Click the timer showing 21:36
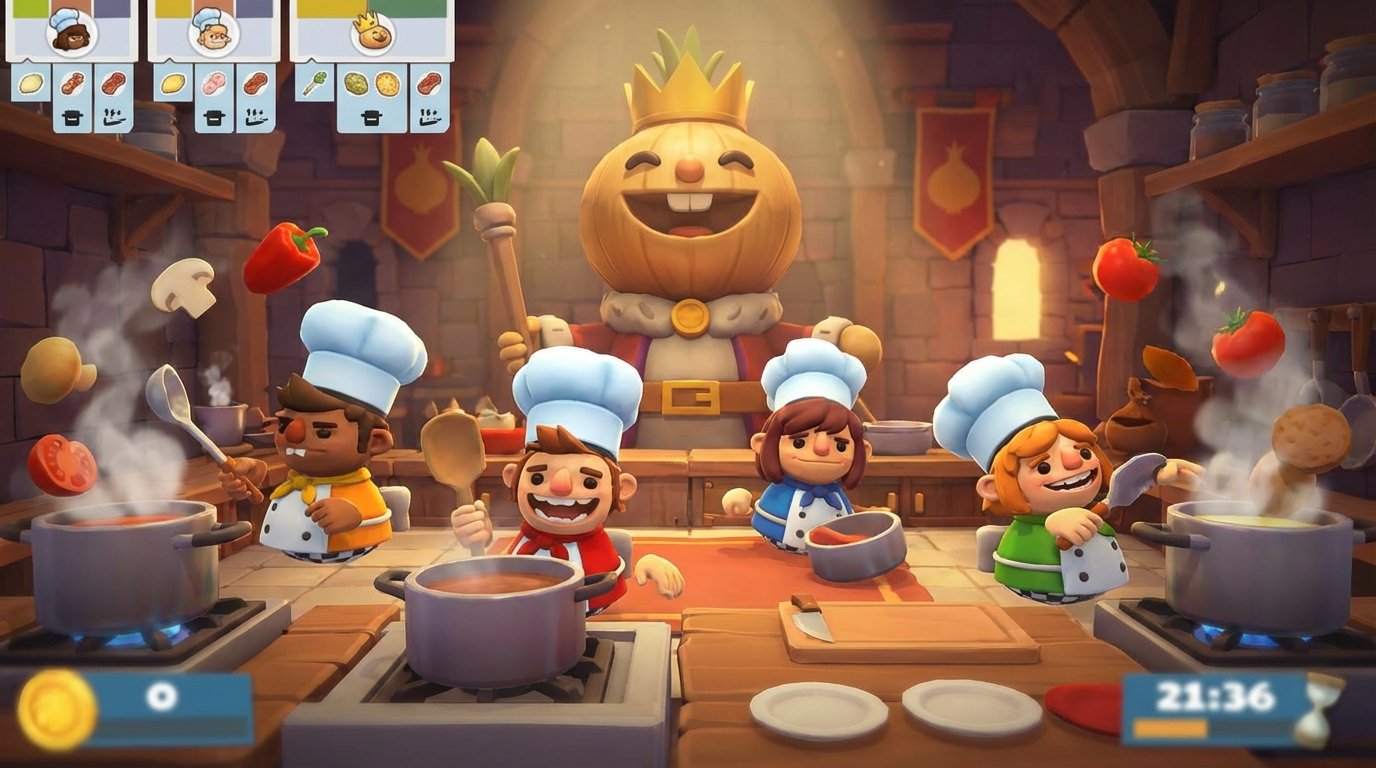Viewport: 1376px width, 768px height. pyautogui.click(x=1215, y=697)
